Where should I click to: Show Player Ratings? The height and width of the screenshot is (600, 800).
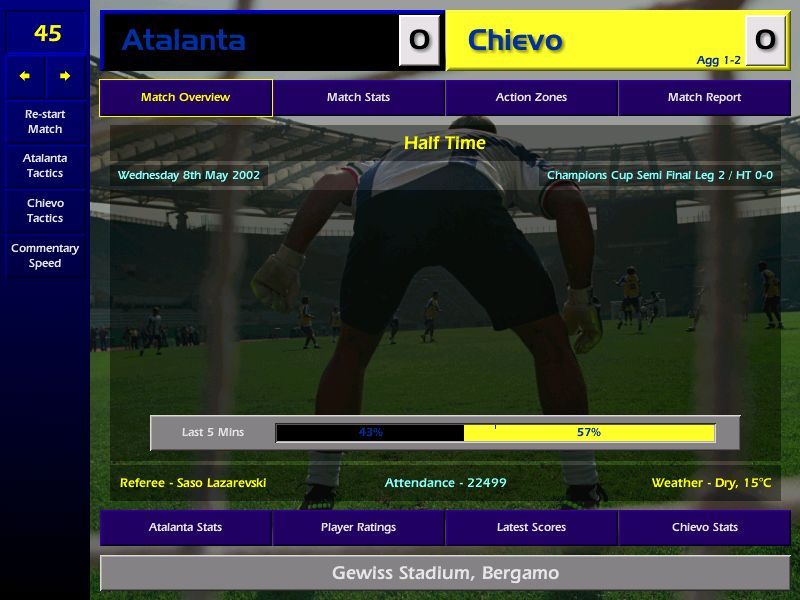(x=358, y=527)
